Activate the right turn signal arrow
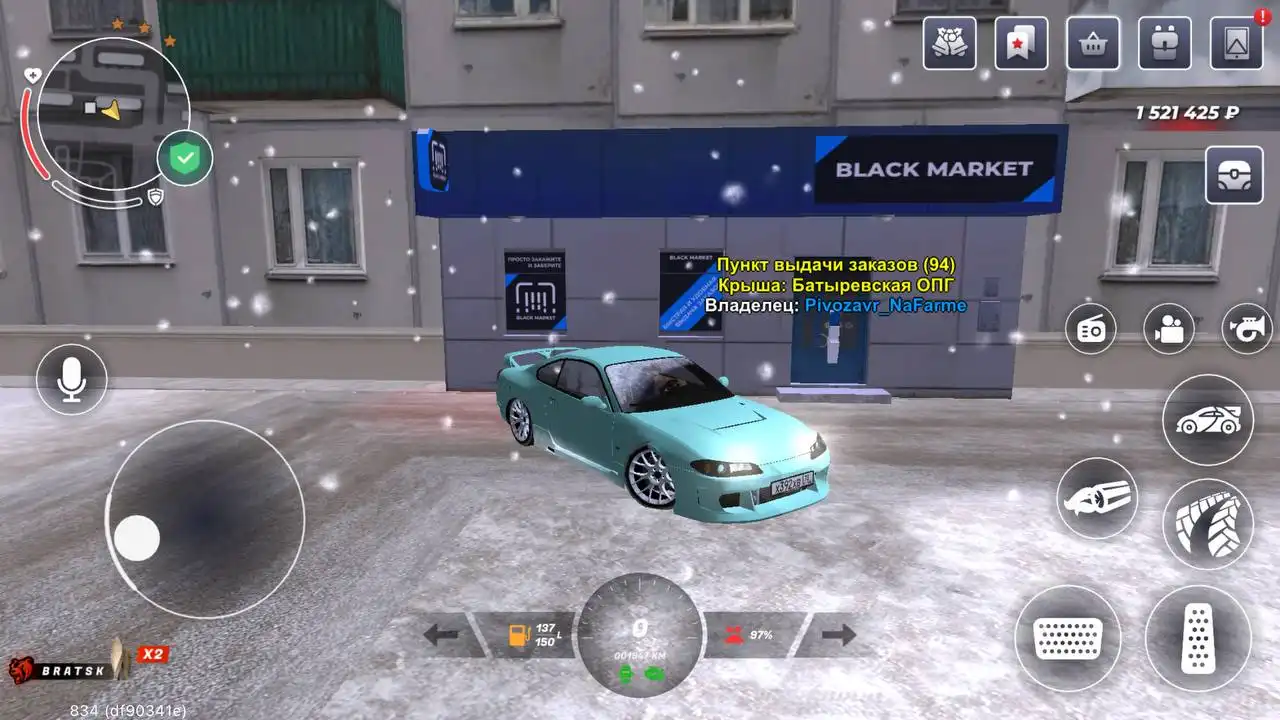Viewport: 1280px width, 720px height. [x=839, y=635]
